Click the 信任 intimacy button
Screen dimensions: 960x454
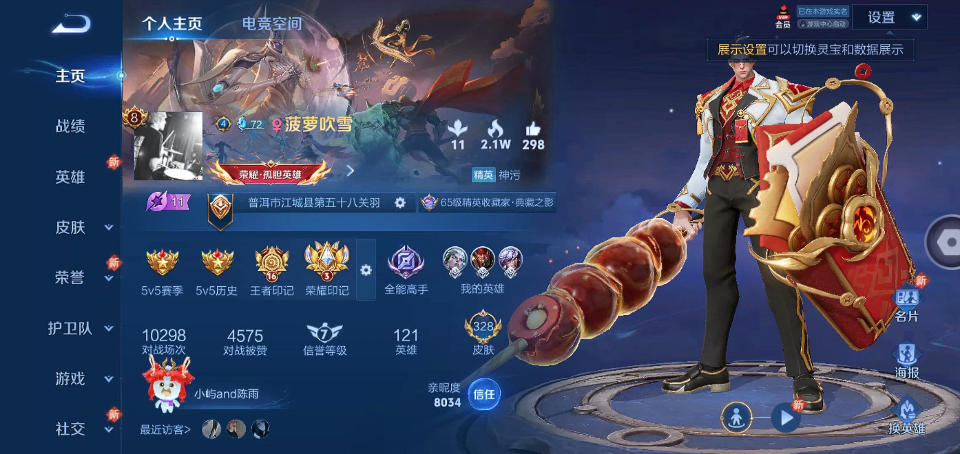click(484, 394)
